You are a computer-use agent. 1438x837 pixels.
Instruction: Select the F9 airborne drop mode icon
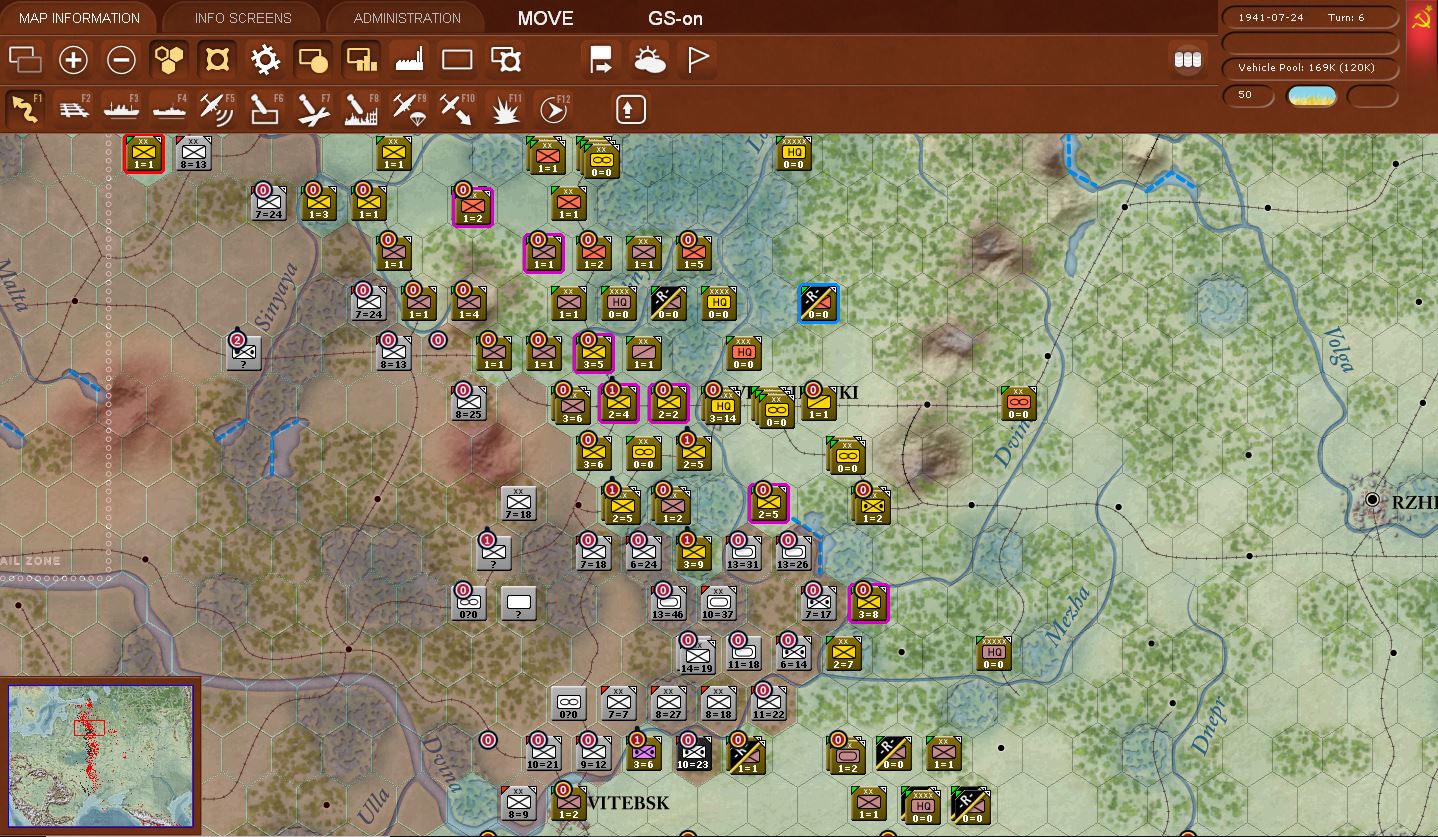pyautogui.click(x=408, y=108)
